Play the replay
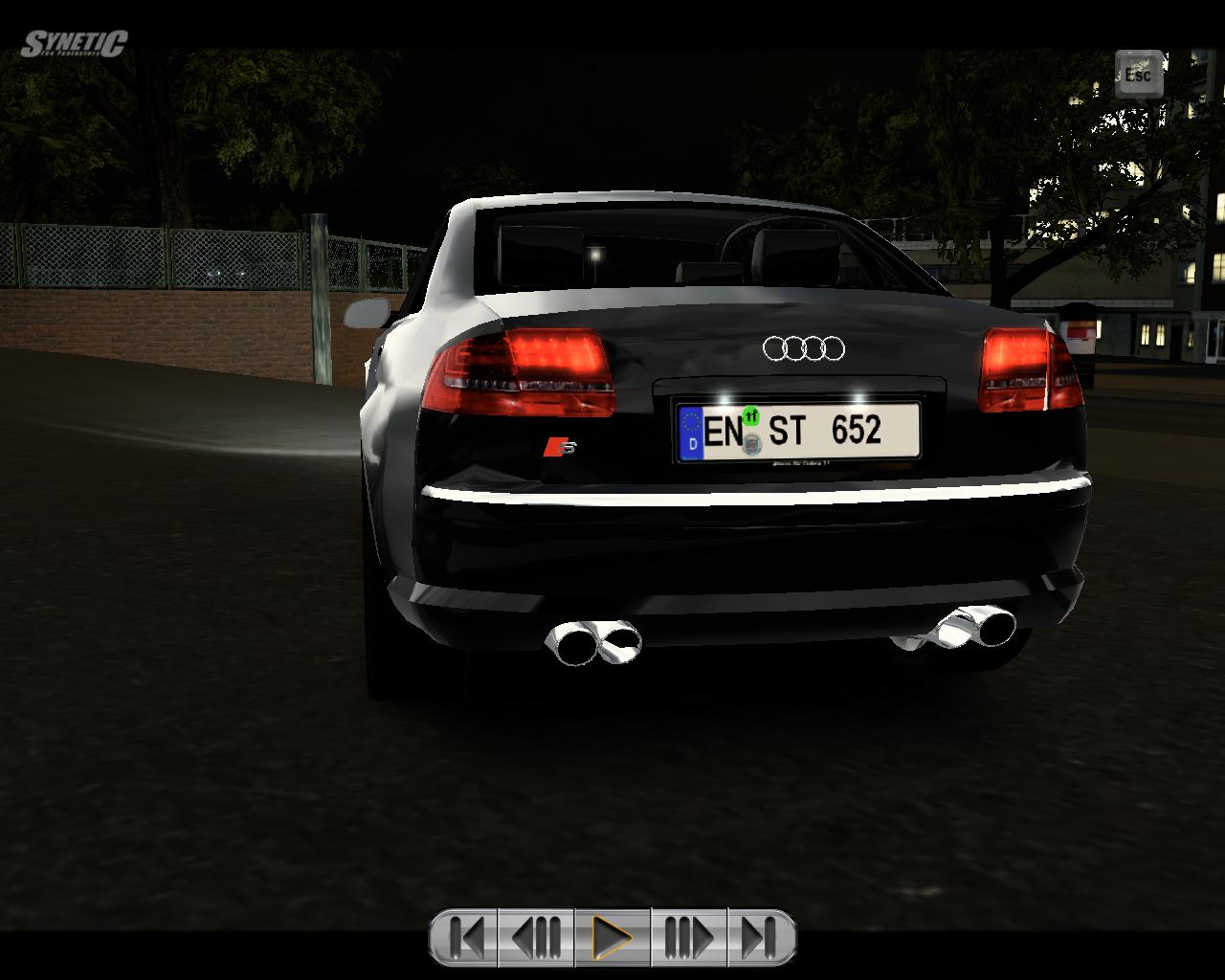This screenshot has height=980, width=1225. coord(612,937)
